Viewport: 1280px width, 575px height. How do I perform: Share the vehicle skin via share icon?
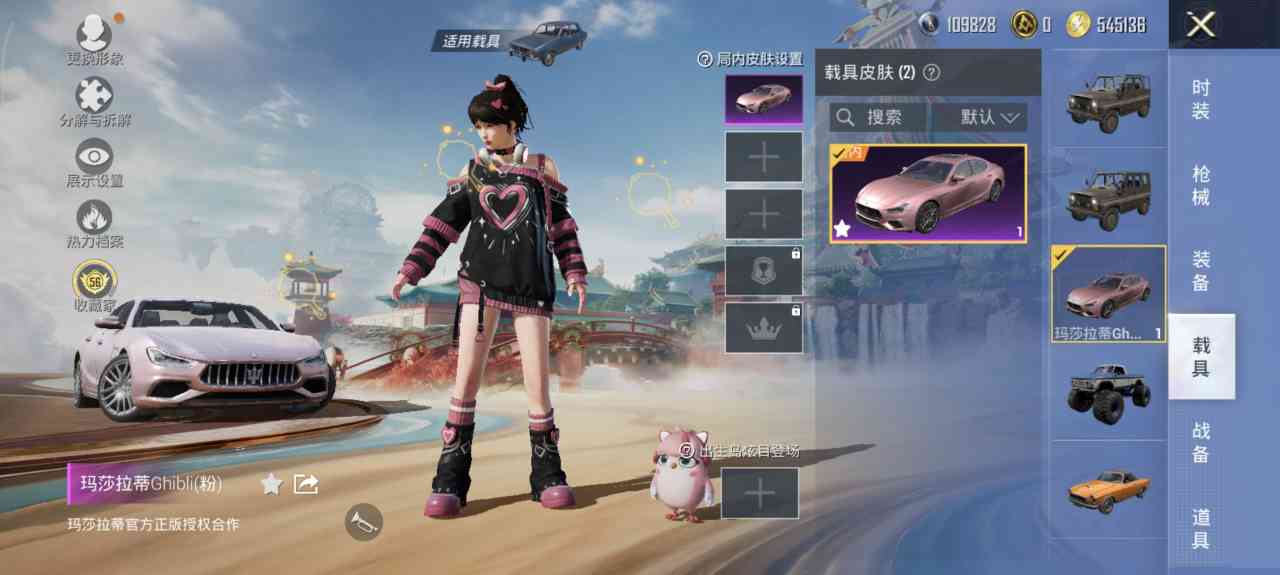tap(306, 484)
